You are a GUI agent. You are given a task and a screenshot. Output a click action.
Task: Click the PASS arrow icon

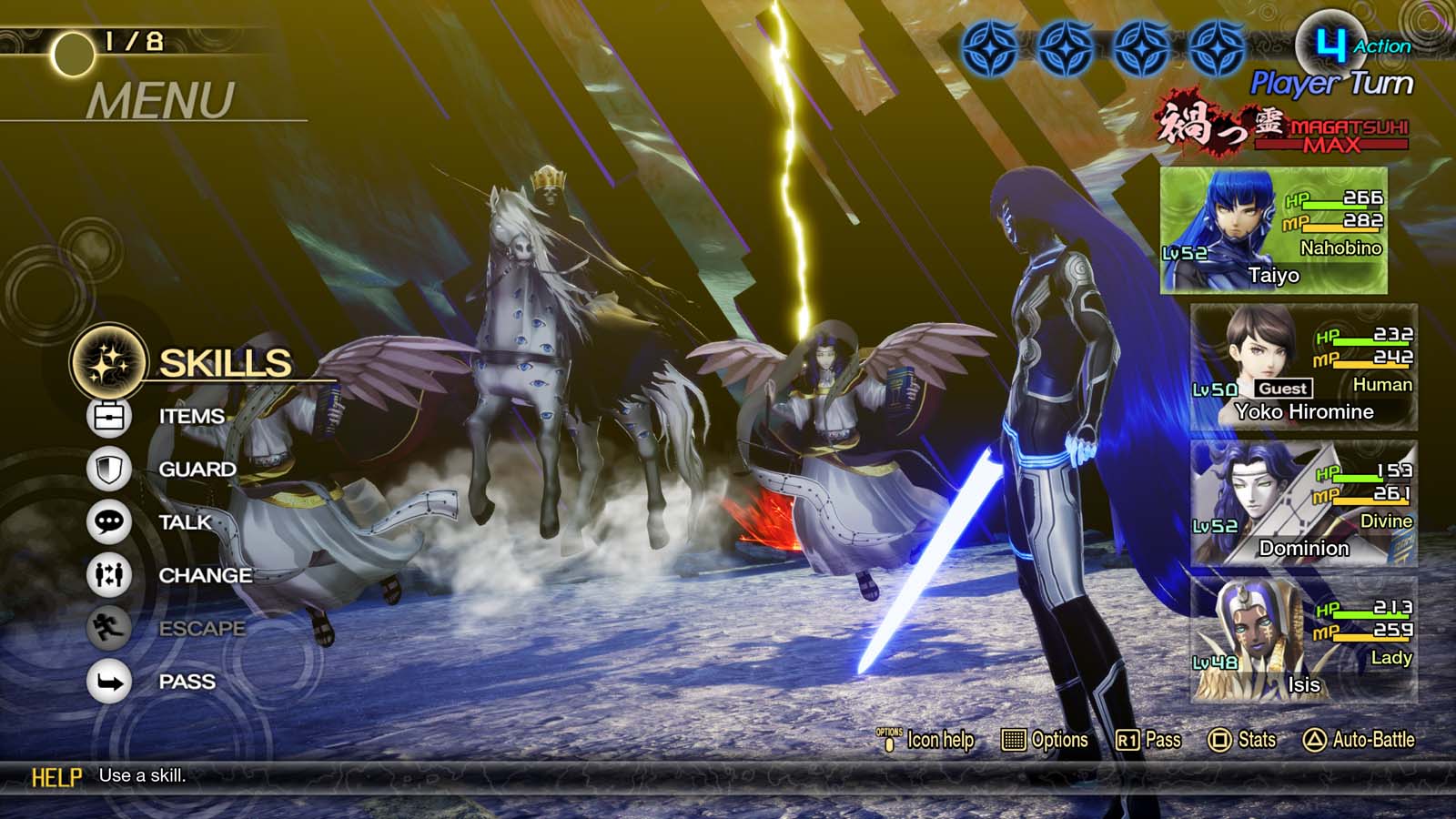coord(108,680)
